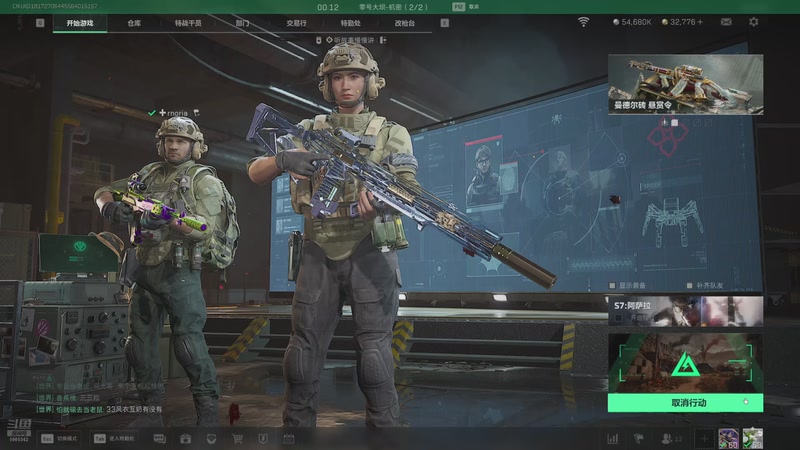Switch to the 特勤处 tab
Screen dimensions: 800x450
[350, 22]
